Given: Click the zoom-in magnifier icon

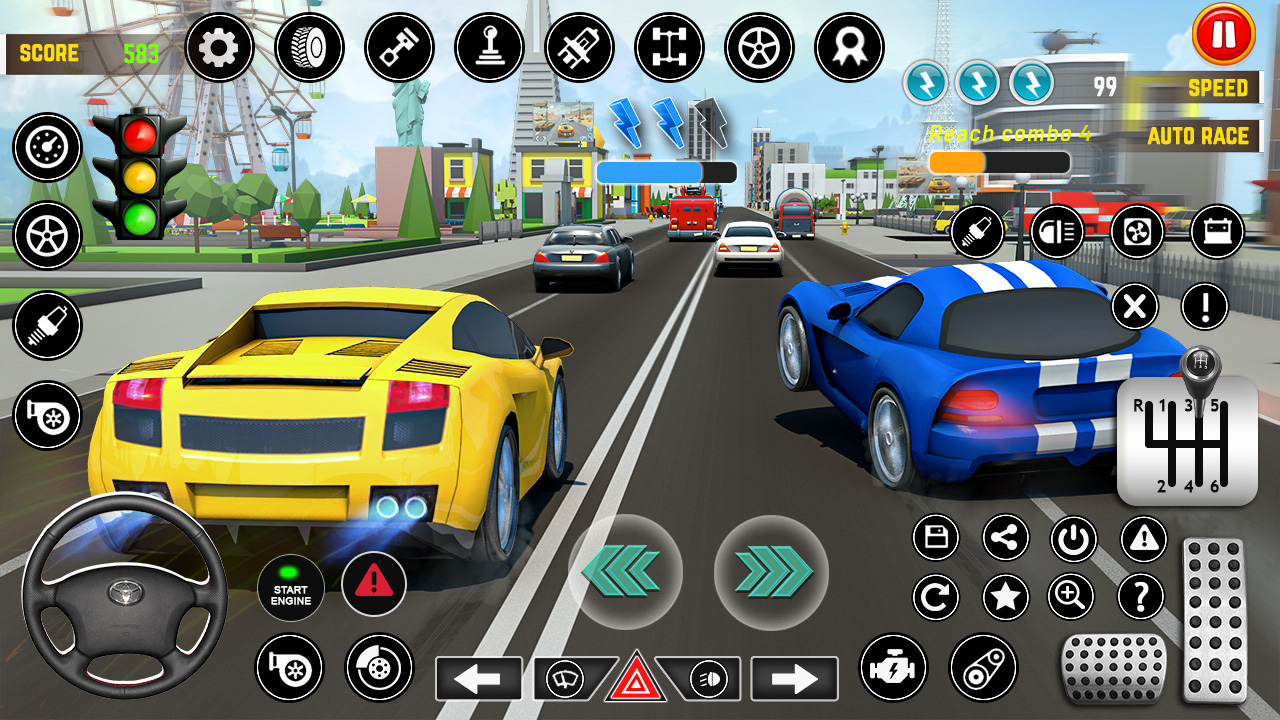Looking at the screenshot, I should [1071, 598].
